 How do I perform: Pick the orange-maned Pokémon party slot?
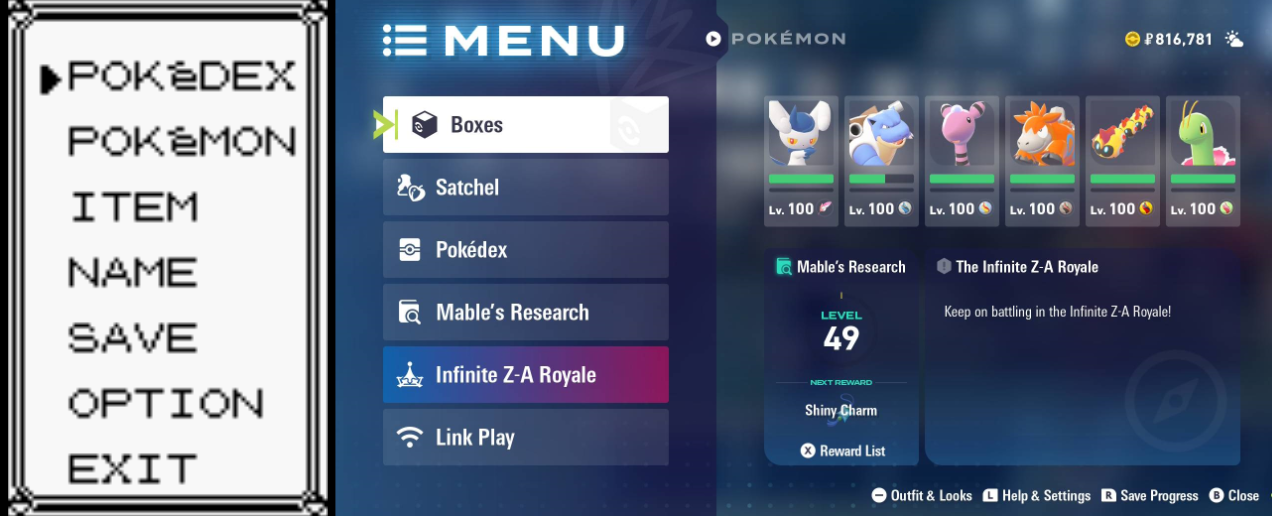click(1042, 160)
